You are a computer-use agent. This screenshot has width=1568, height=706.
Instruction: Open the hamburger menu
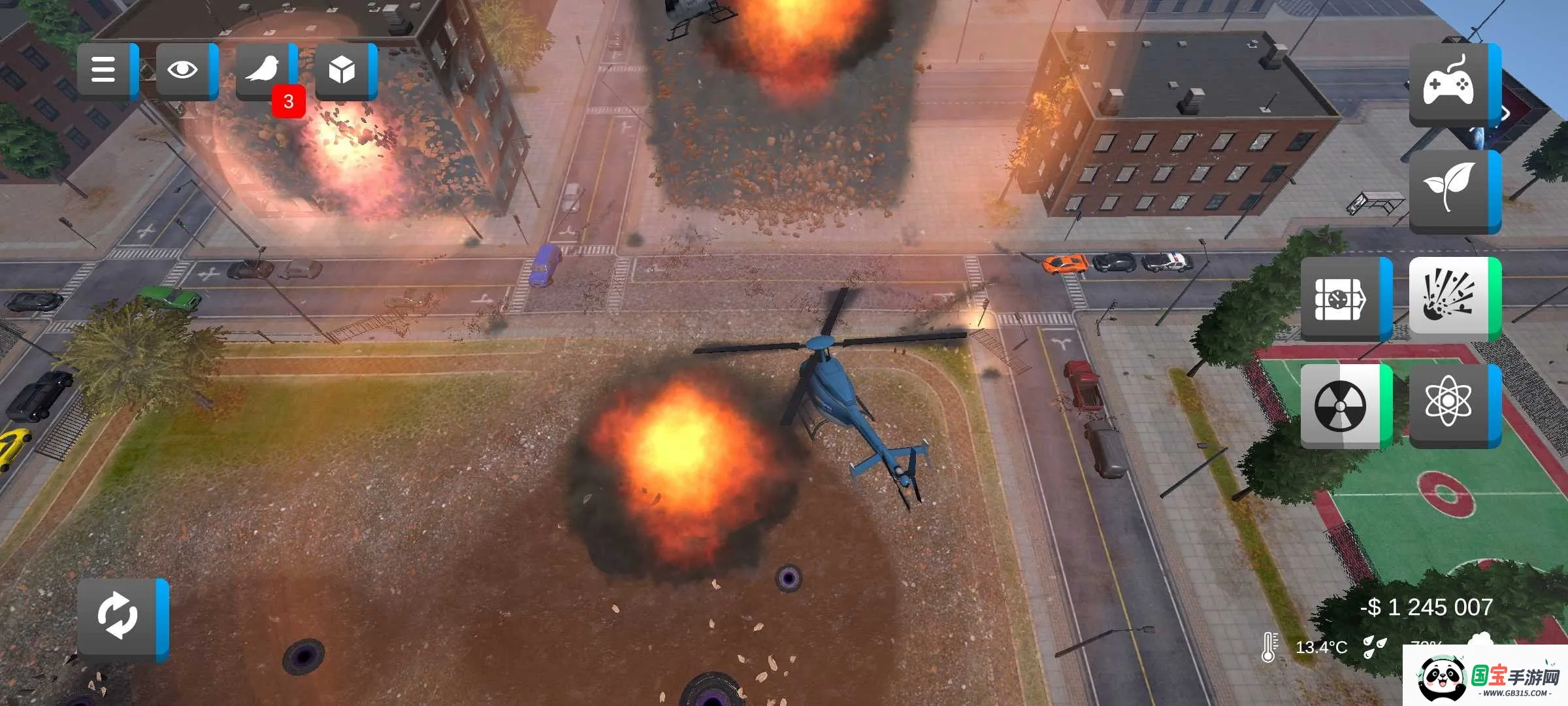click(105, 70)
